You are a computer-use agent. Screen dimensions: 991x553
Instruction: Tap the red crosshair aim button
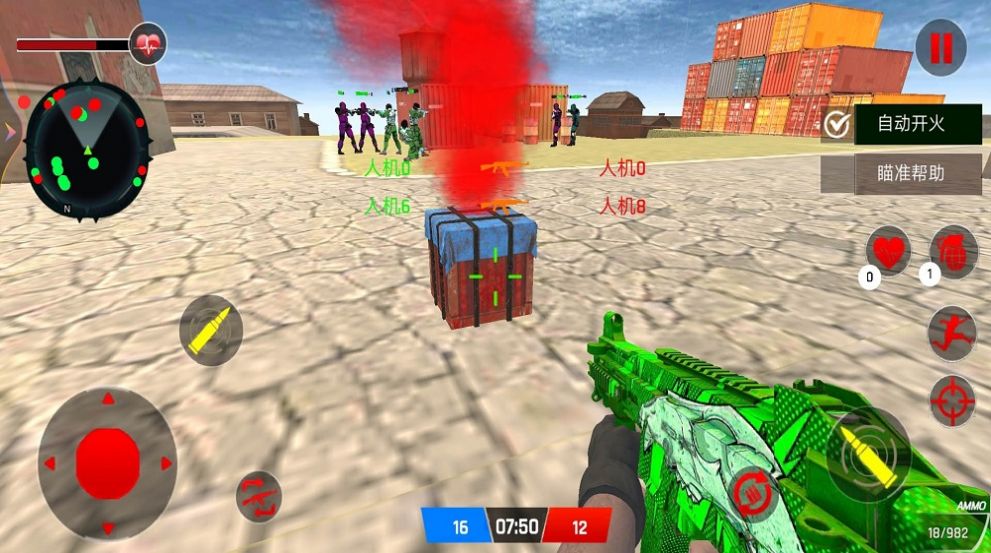[951, 401]
